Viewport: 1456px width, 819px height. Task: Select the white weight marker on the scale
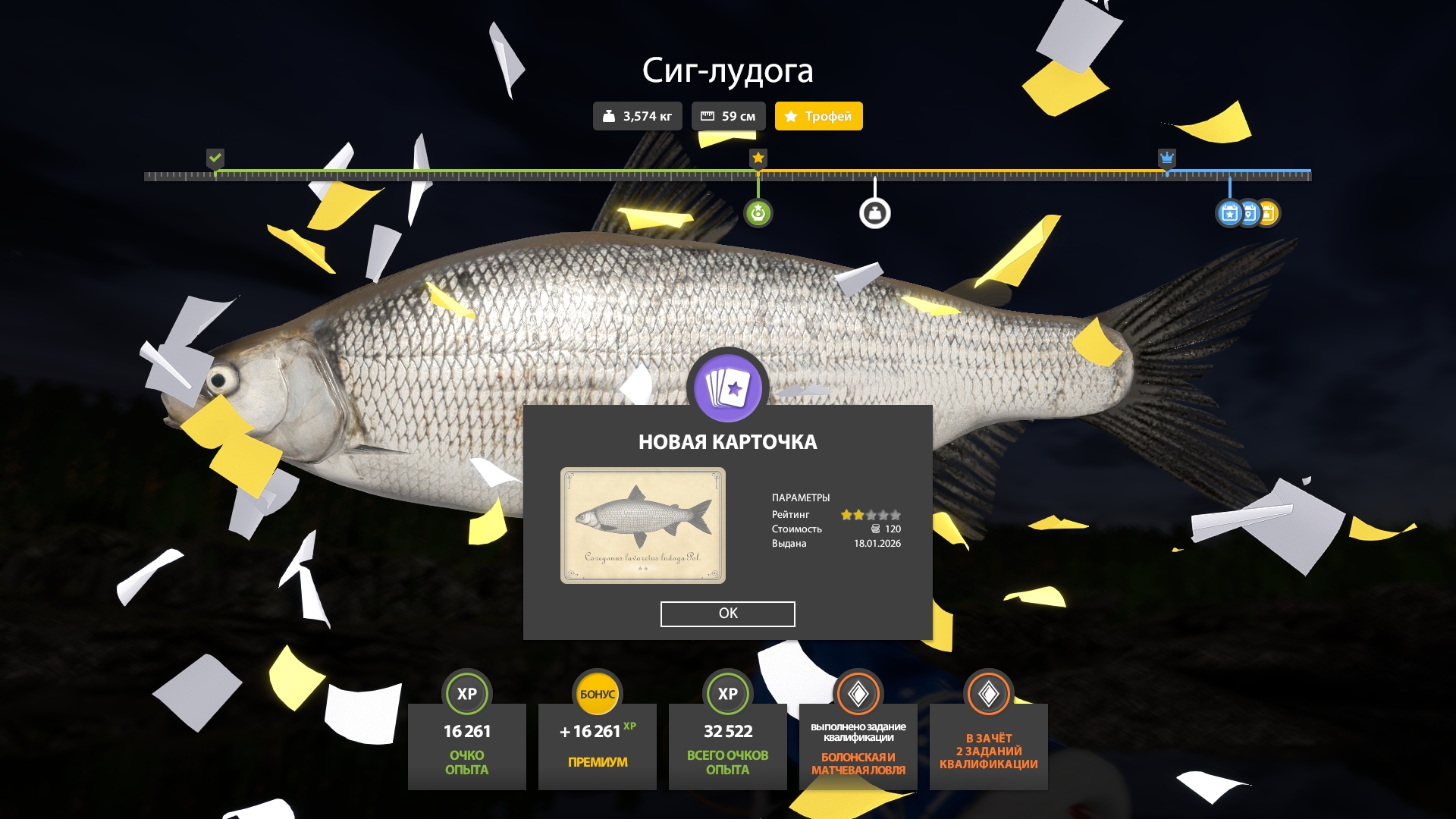click(x=874, y=213)
